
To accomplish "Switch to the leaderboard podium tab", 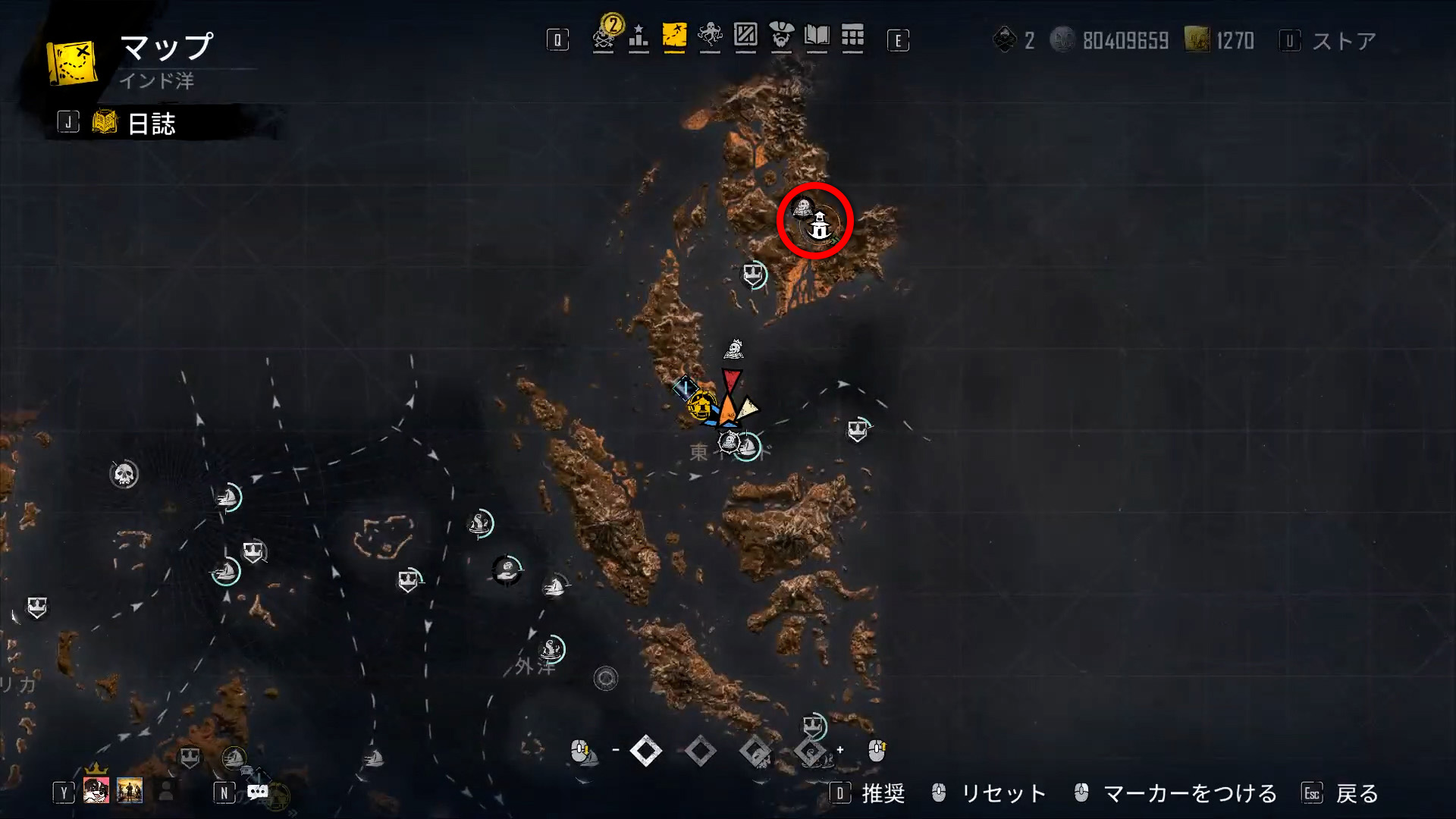I will (639, 36).
